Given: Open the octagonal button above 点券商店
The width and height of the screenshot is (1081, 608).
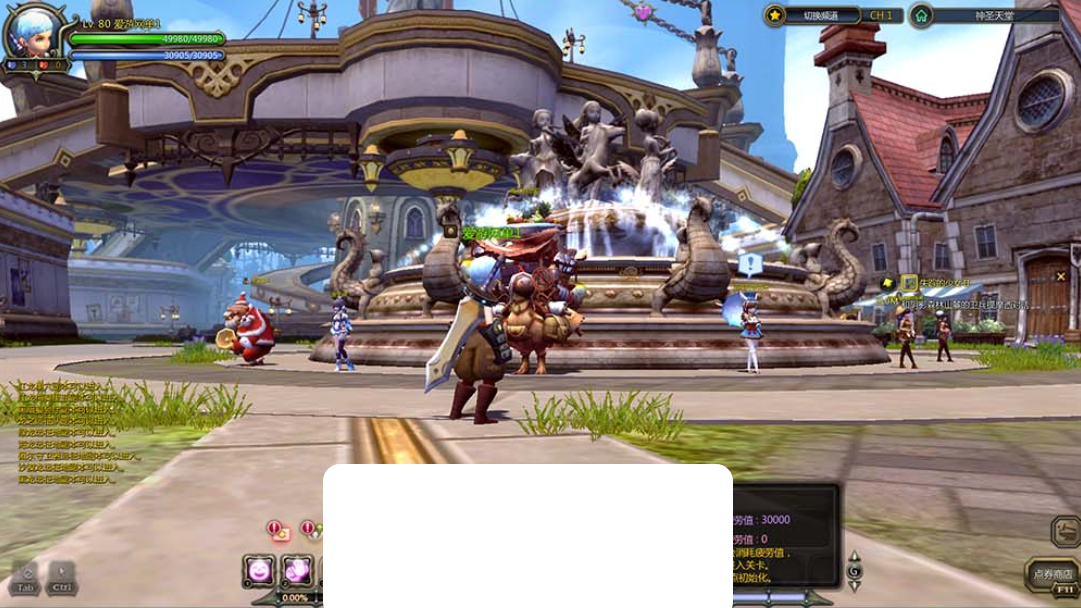Looking at the screenshot, I should (1065, 531).
